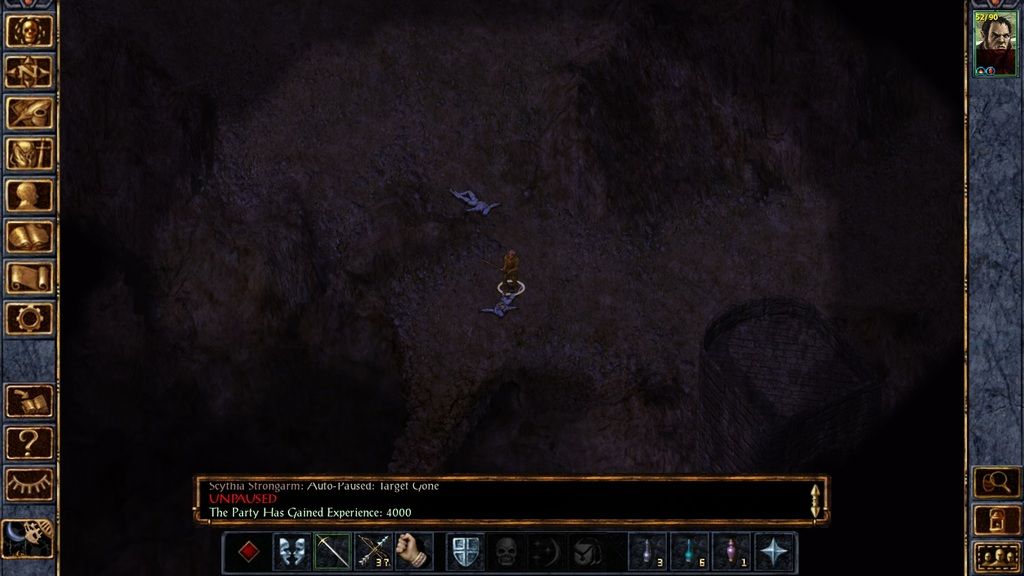Click the question mark help button

[x=29, y=443]
